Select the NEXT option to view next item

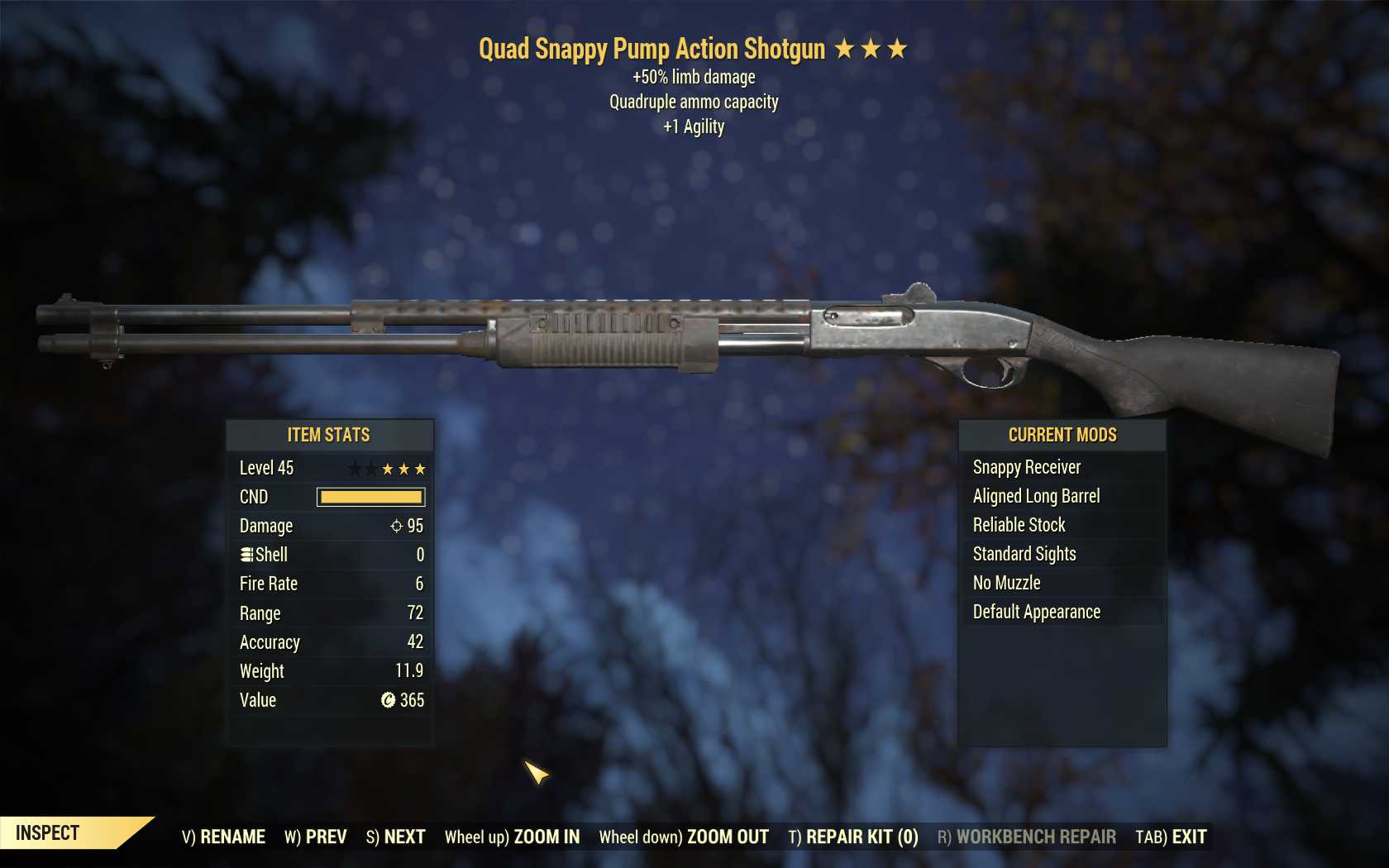pos(397,836)
